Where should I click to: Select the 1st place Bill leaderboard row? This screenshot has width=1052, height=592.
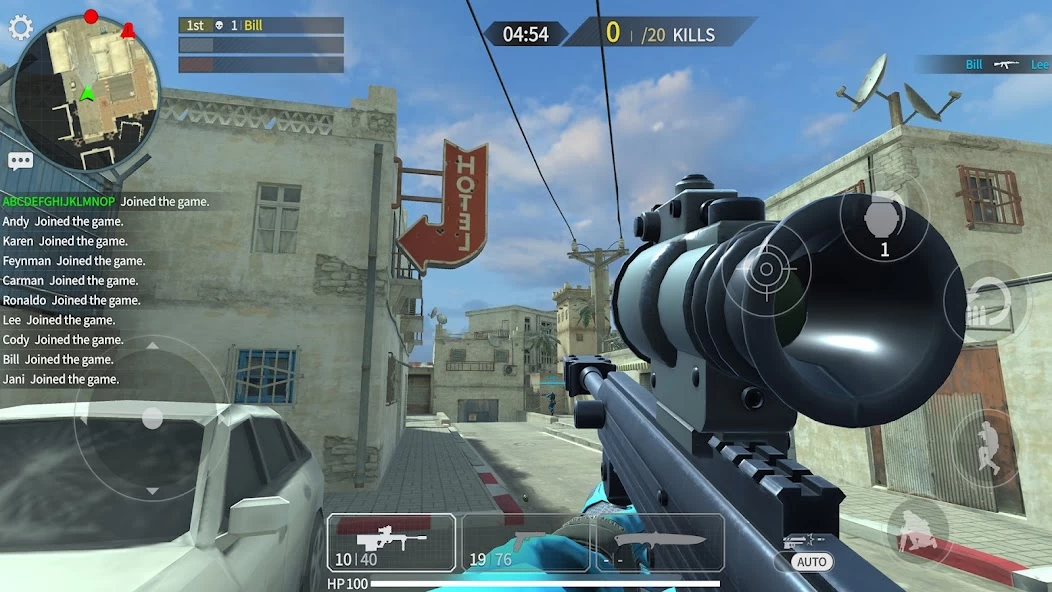coord(261,25)
